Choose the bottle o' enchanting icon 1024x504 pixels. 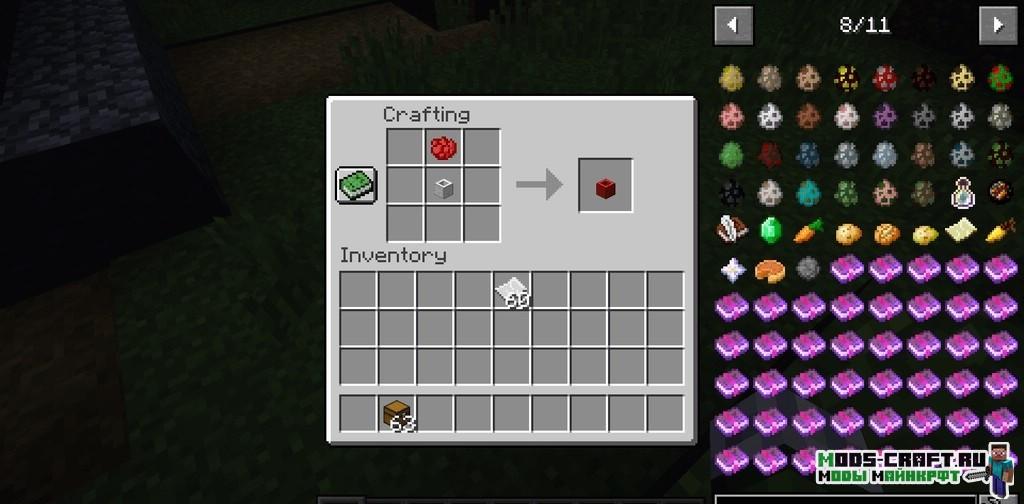(x=961, y=192)
